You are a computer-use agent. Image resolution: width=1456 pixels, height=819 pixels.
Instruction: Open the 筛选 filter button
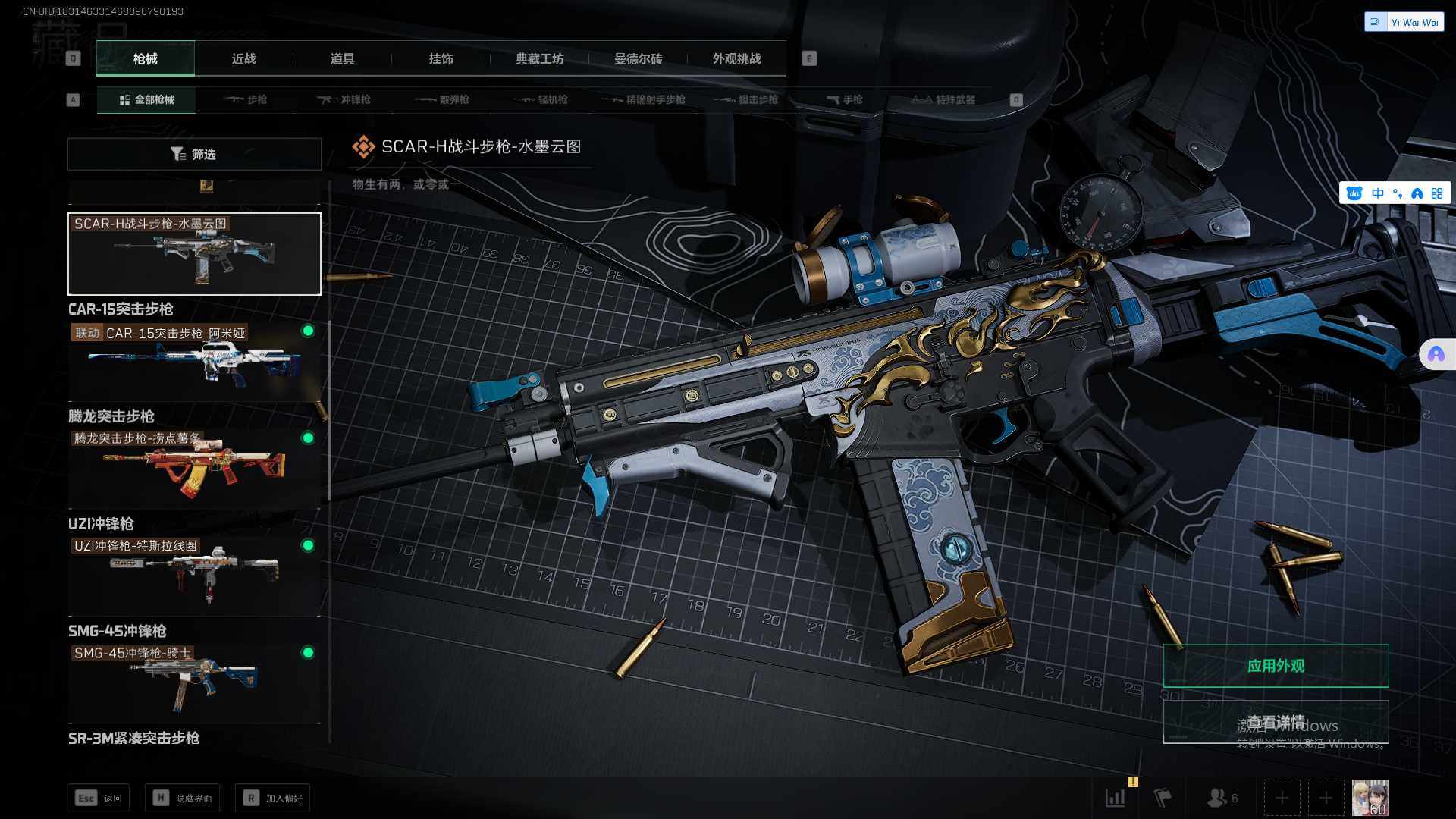coord(194,155)
